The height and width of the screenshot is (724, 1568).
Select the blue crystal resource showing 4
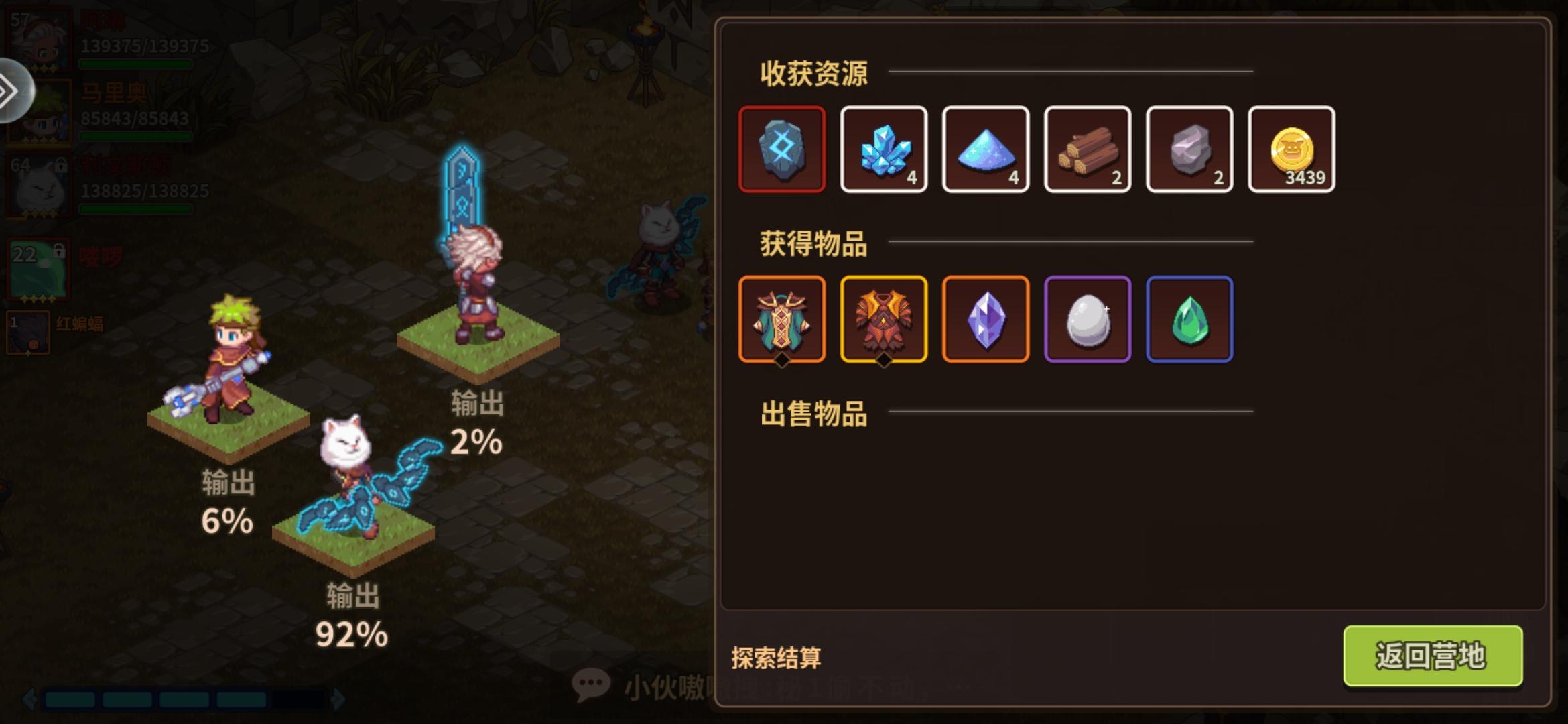coord(885,148)
